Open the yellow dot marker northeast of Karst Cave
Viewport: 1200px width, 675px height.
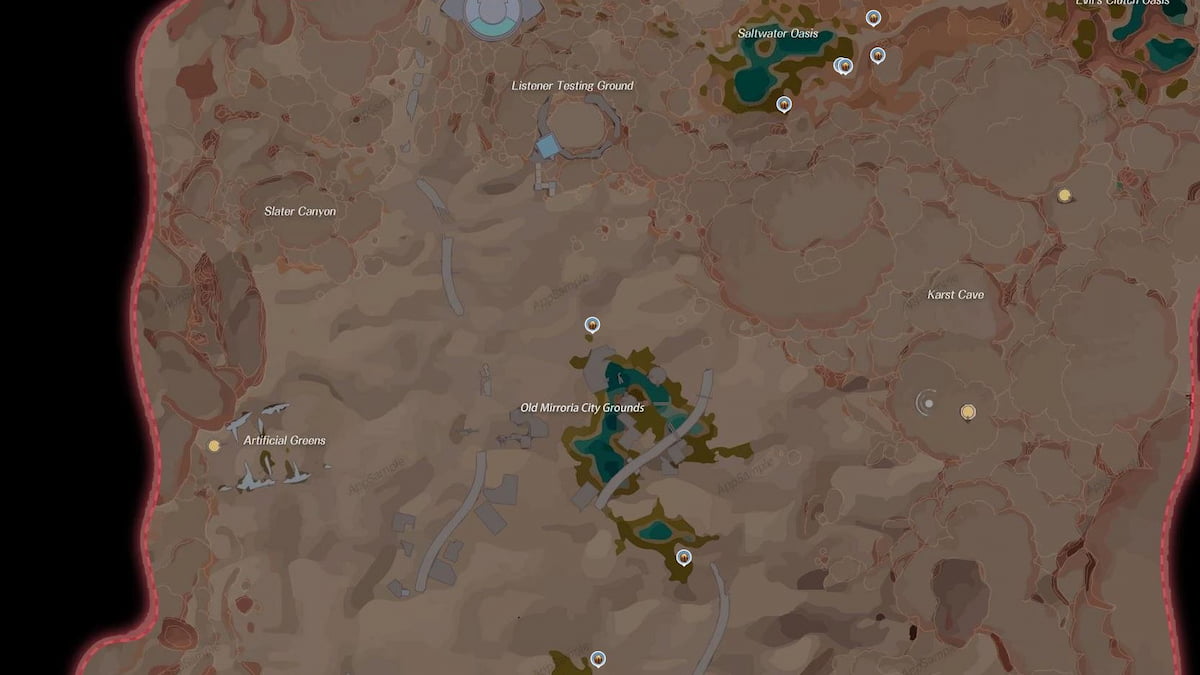[x=1065, y=195]
